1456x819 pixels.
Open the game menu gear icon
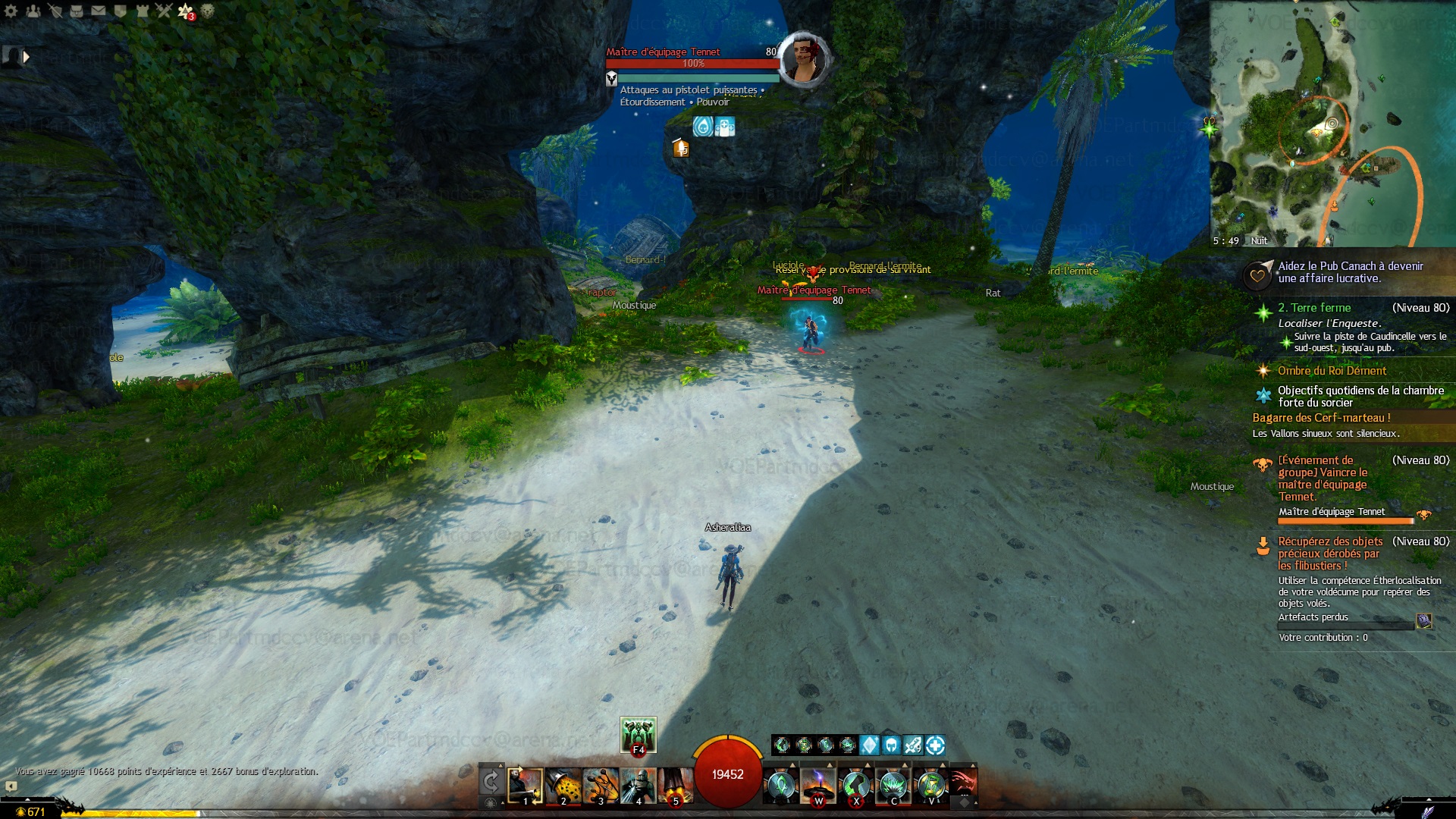click(x=11, y=11)
